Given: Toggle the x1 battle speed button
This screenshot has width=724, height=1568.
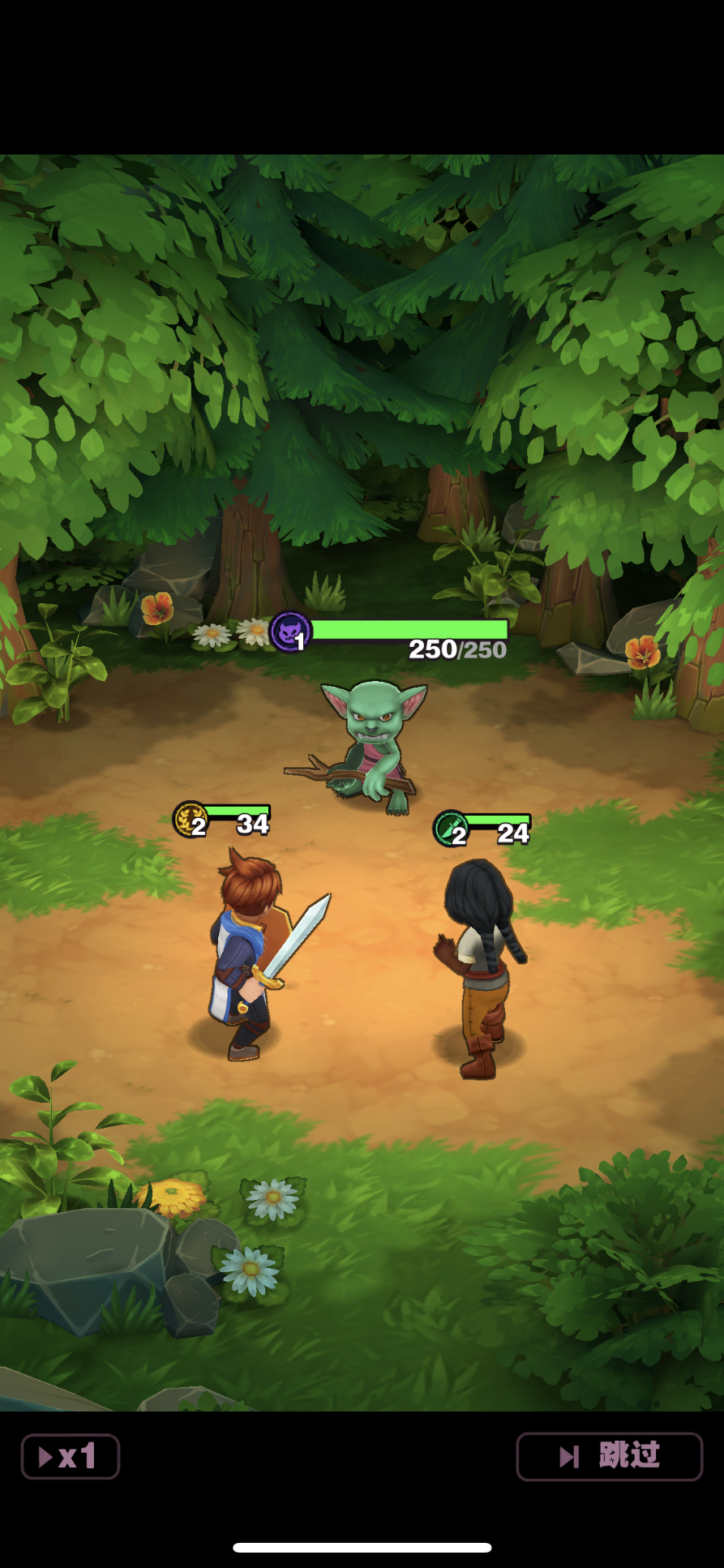Looking at the screenshot, I should tap(71, 1457).
